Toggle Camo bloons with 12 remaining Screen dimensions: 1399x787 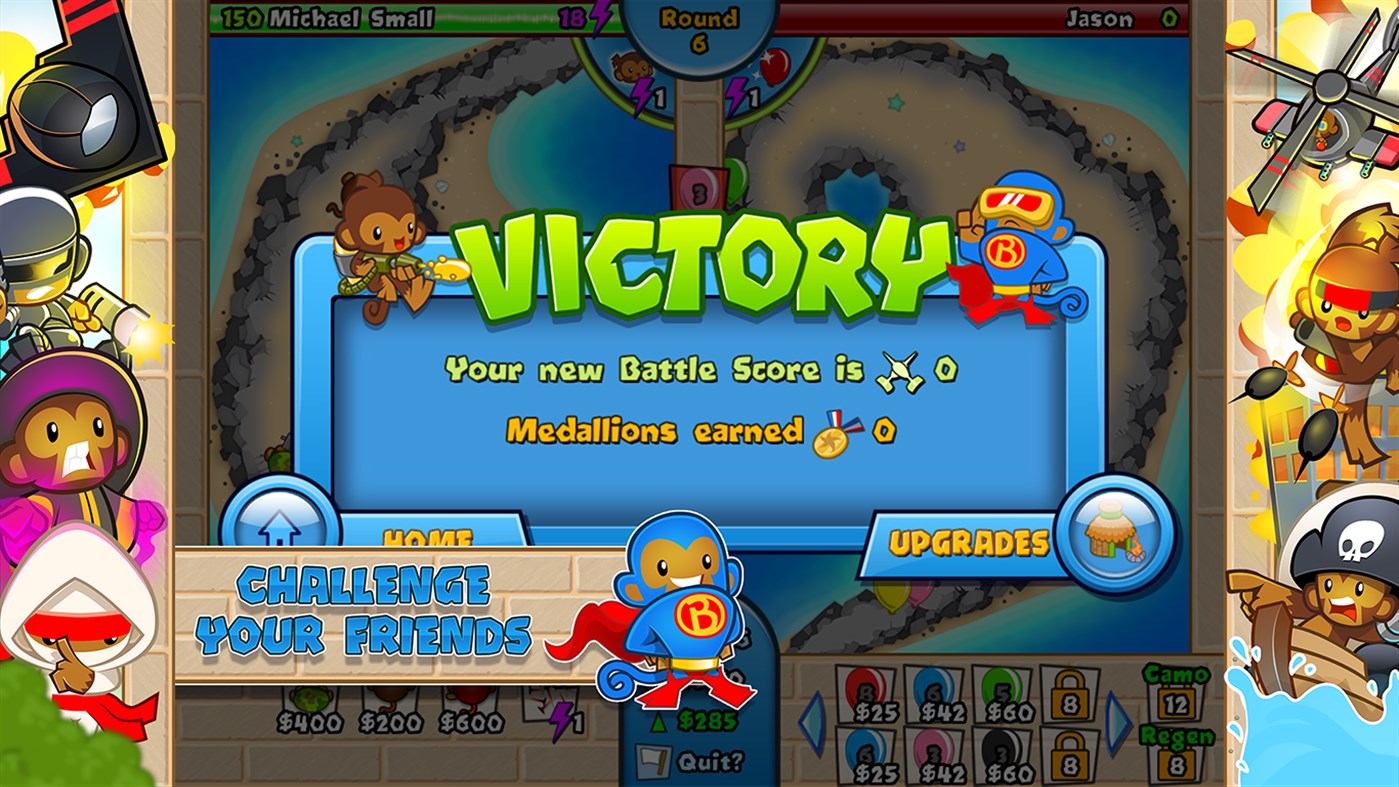[x=1179, y=702]
